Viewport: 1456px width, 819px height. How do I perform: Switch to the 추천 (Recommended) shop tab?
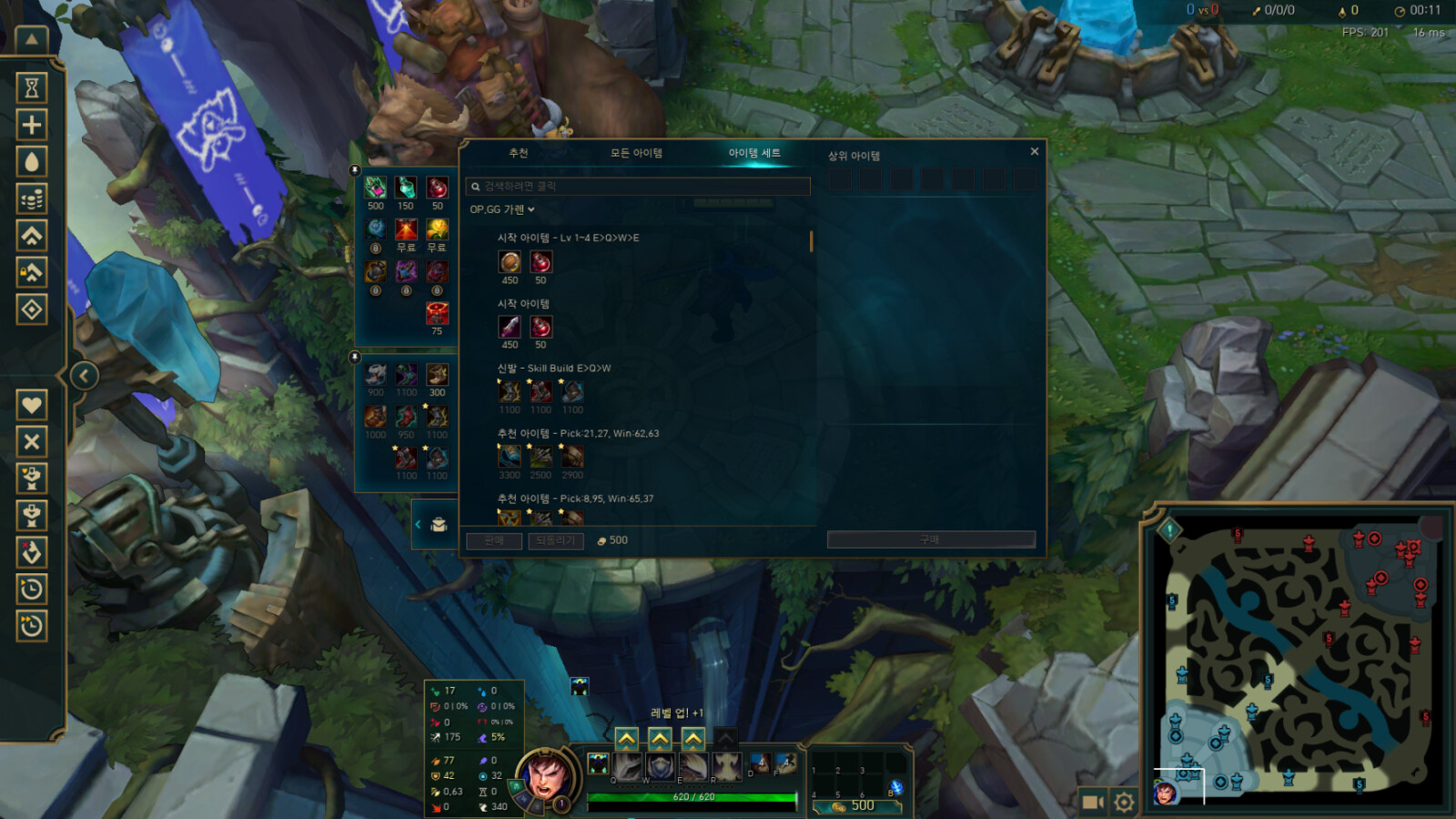[519, 153]
